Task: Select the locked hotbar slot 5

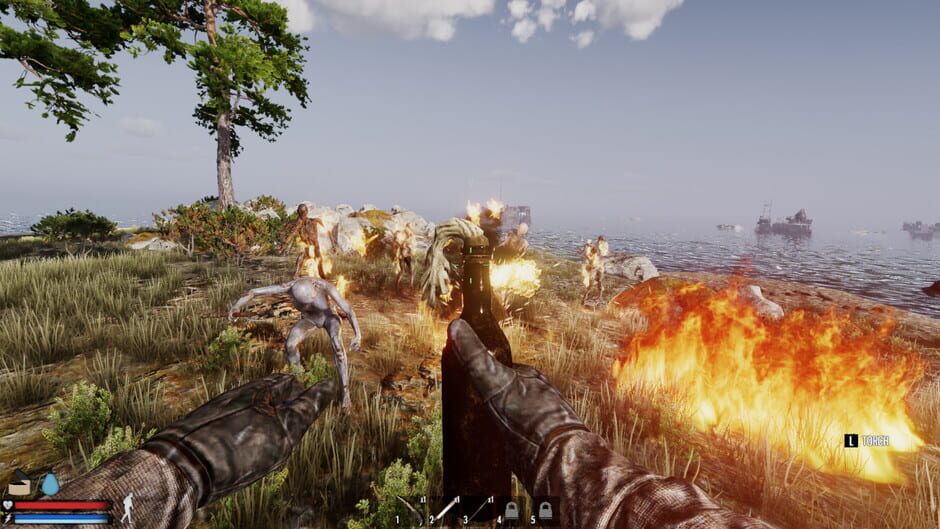Action: coord(545,511)
